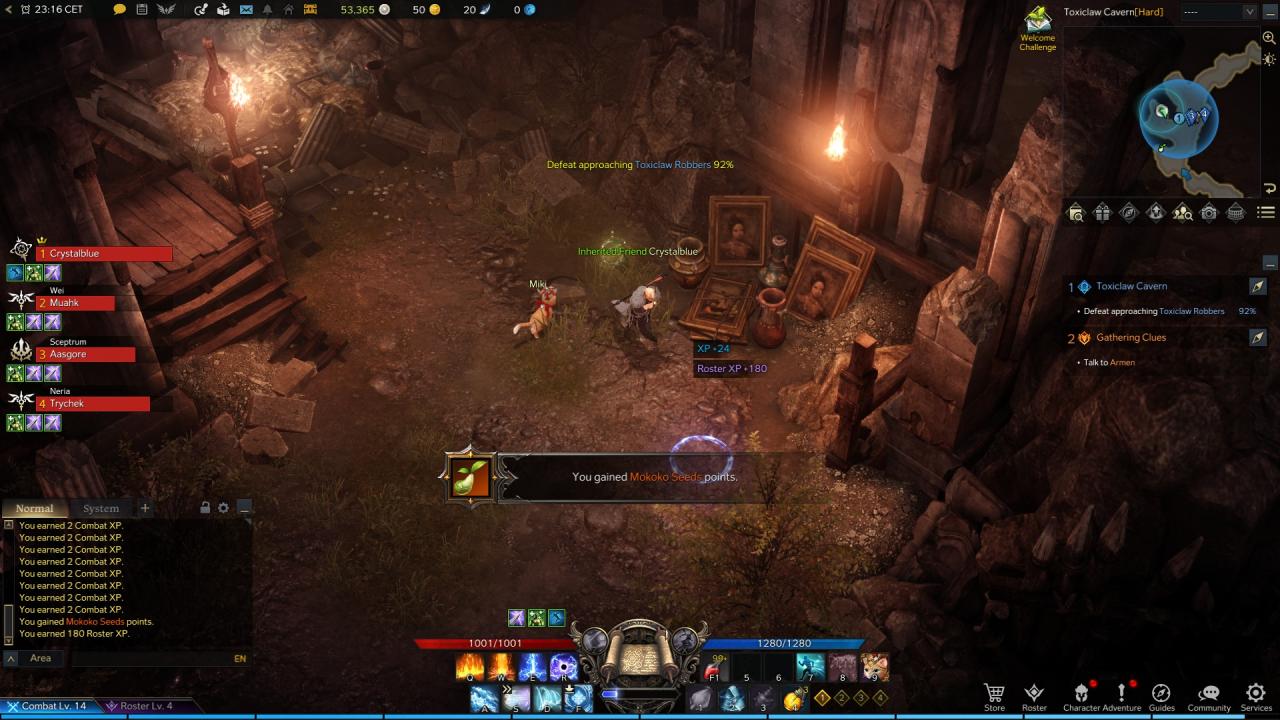Open the channel dropdown near dungeon name
Viewport: 1280px width, 720px height.
pyautogui.click(x=1218, y=12)
